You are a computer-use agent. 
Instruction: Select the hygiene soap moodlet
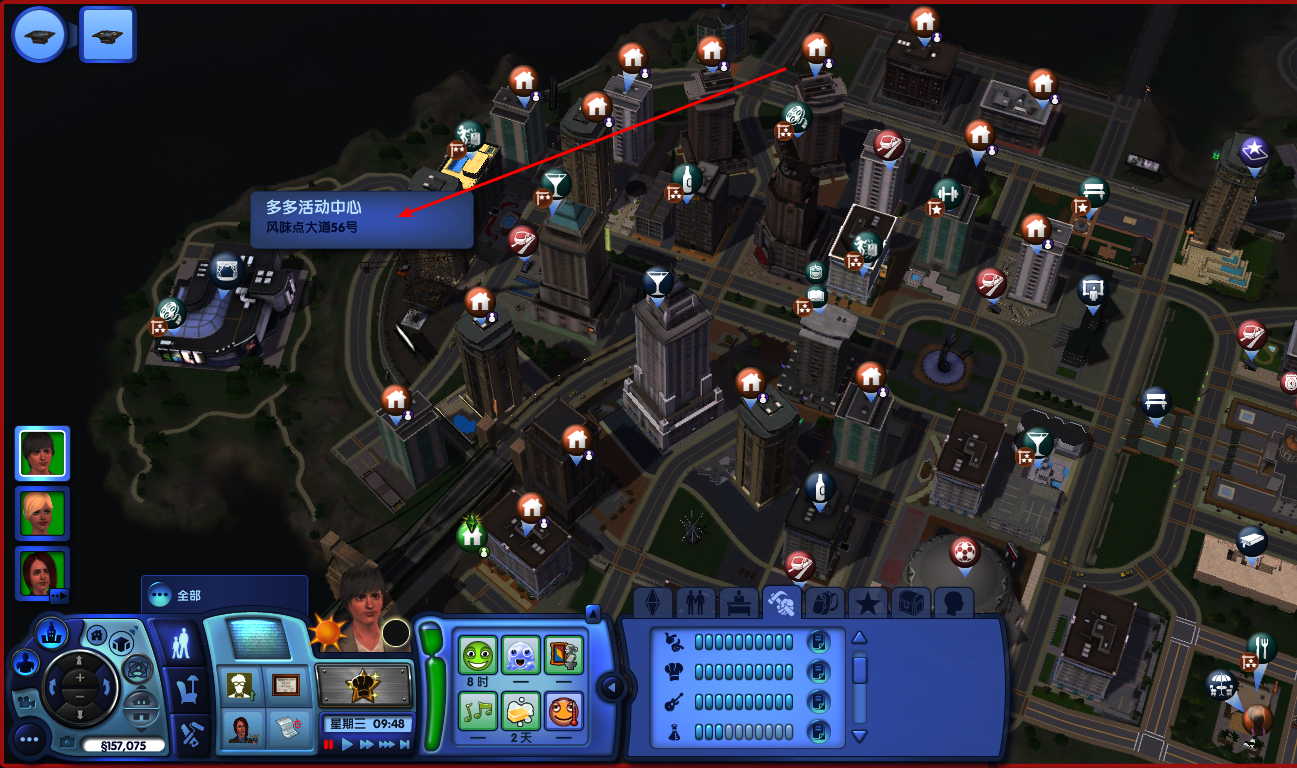[521, 711]
